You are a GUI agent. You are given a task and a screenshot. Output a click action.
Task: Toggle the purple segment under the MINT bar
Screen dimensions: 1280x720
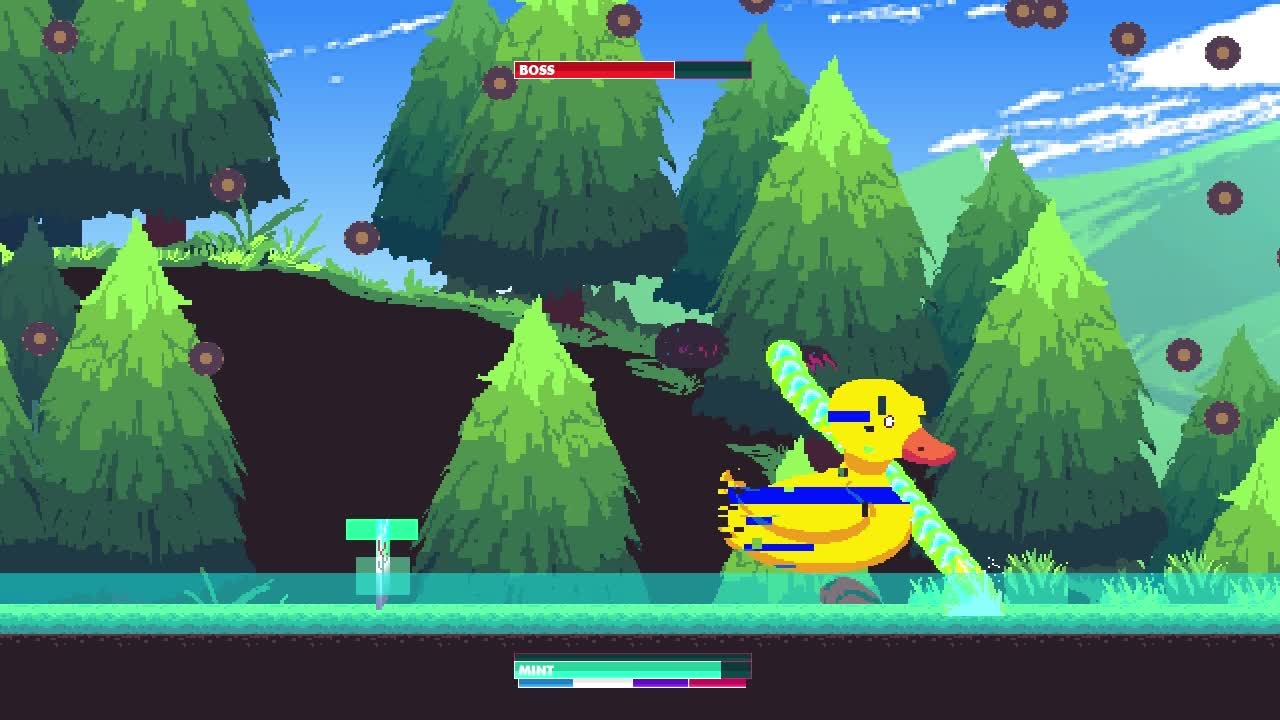click(x=660, y=683)
